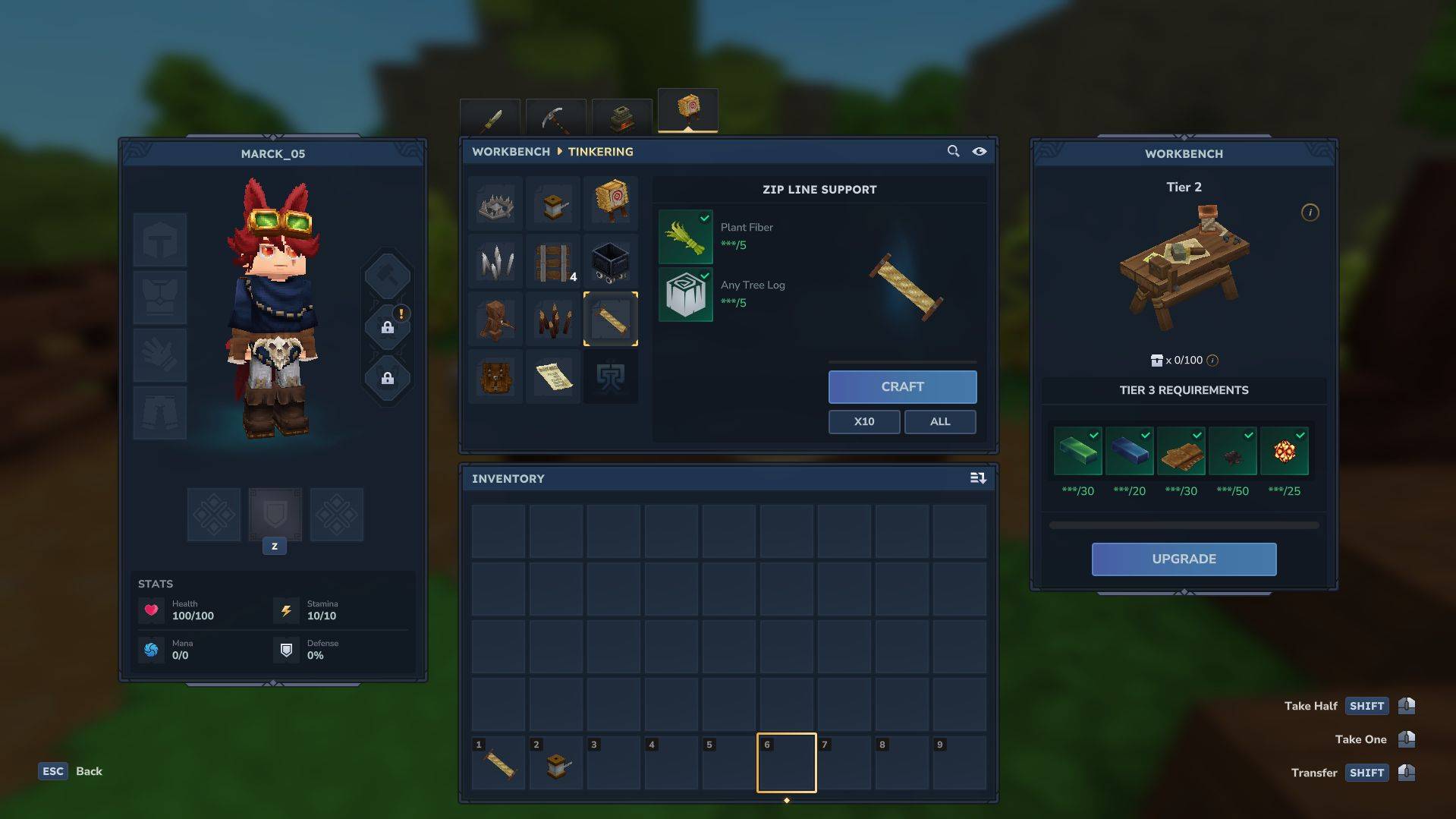Upgrade the workbench to Tier 3

[1183, 559]
